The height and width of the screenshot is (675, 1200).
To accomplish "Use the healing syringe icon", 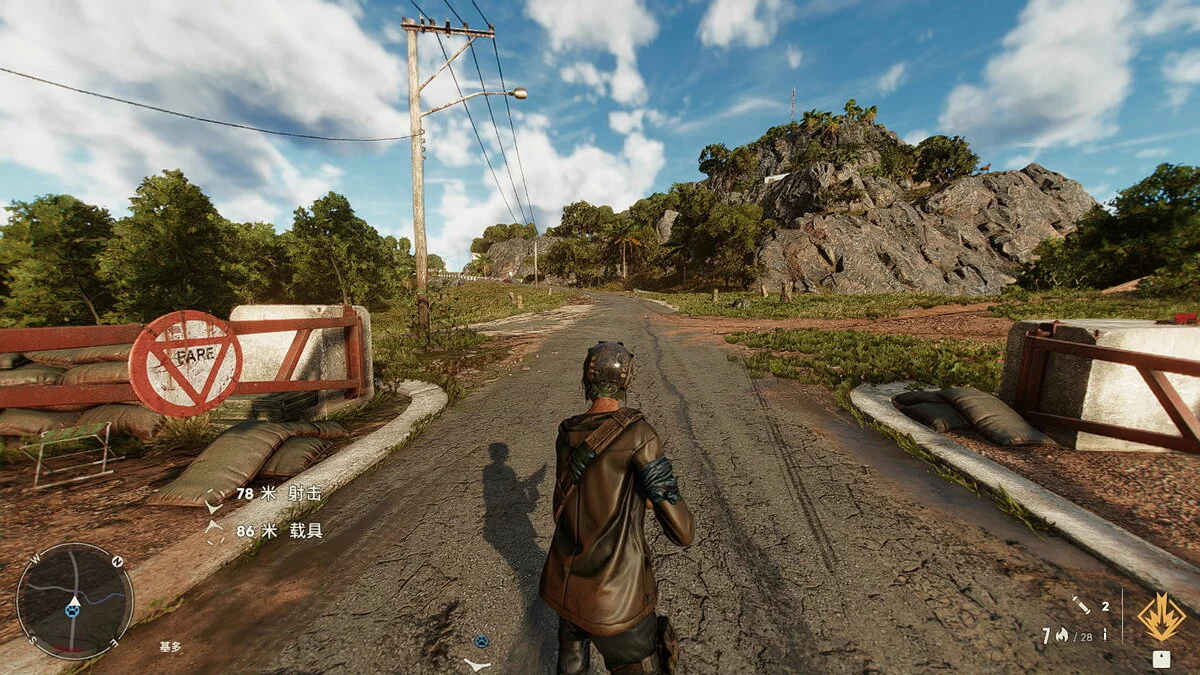I will (1082, 605).
